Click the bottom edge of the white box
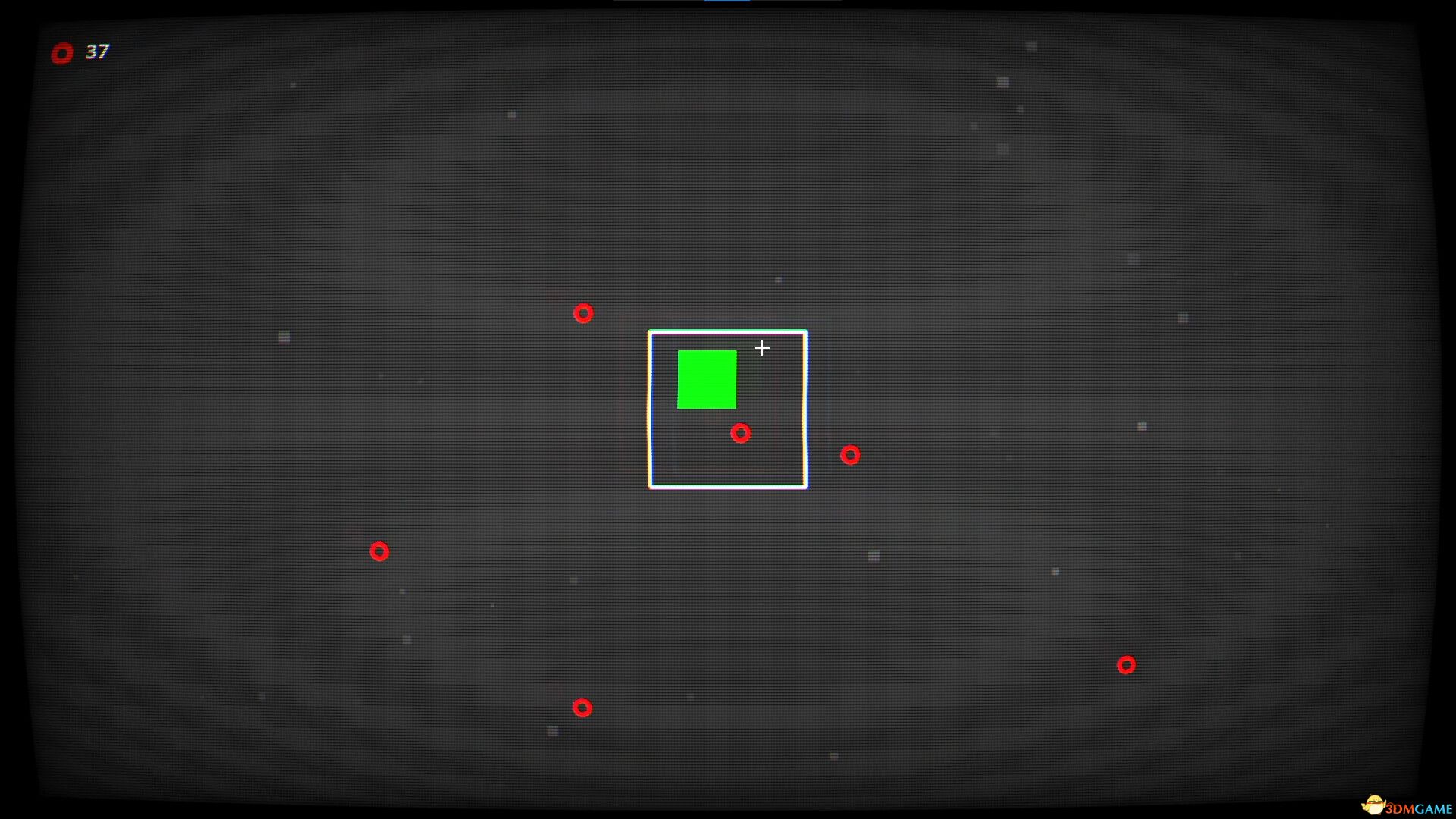Screen dimensions: 1456x819 728,488
